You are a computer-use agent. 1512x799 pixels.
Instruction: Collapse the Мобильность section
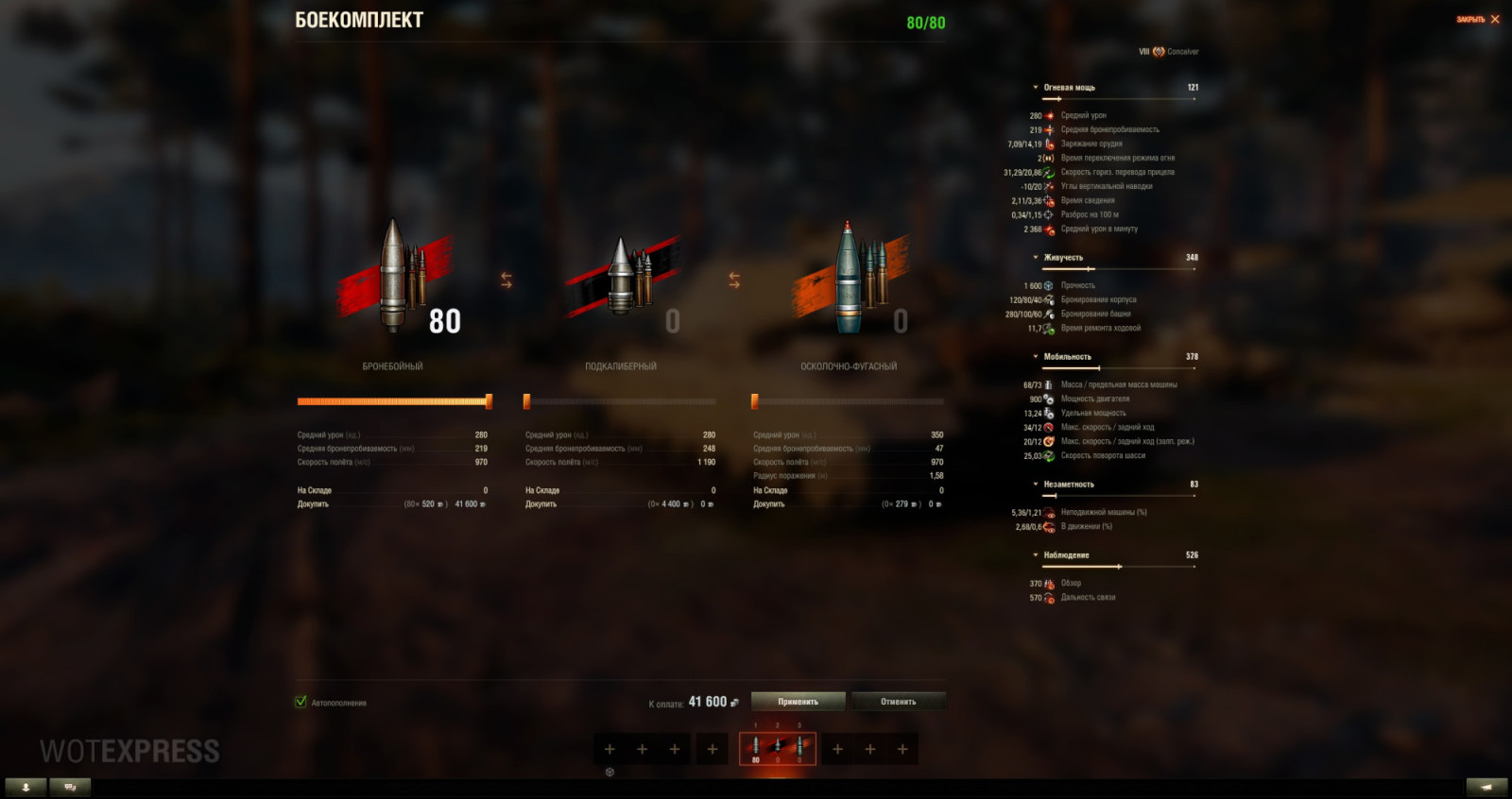(1035, 356)
